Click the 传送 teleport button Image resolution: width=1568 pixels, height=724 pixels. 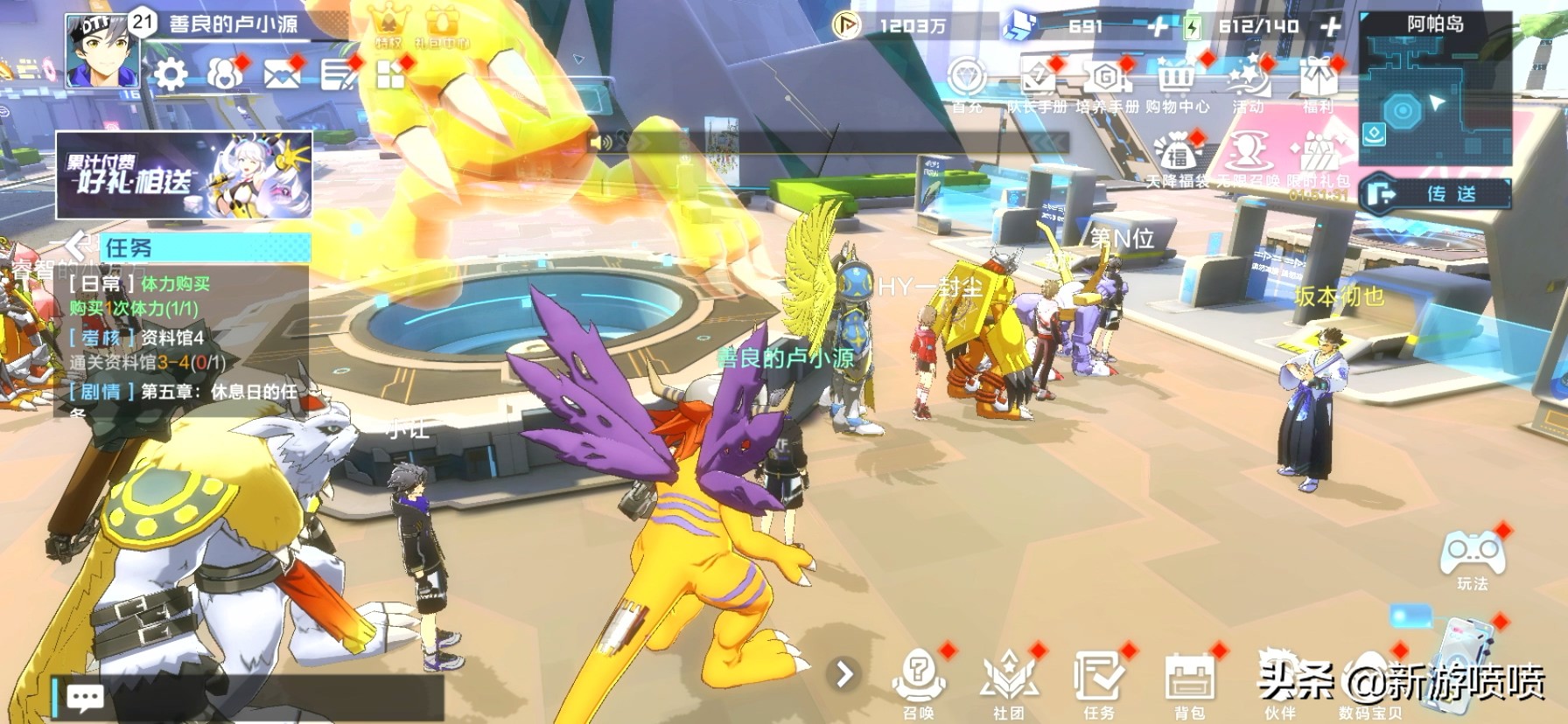(1436, 193)
